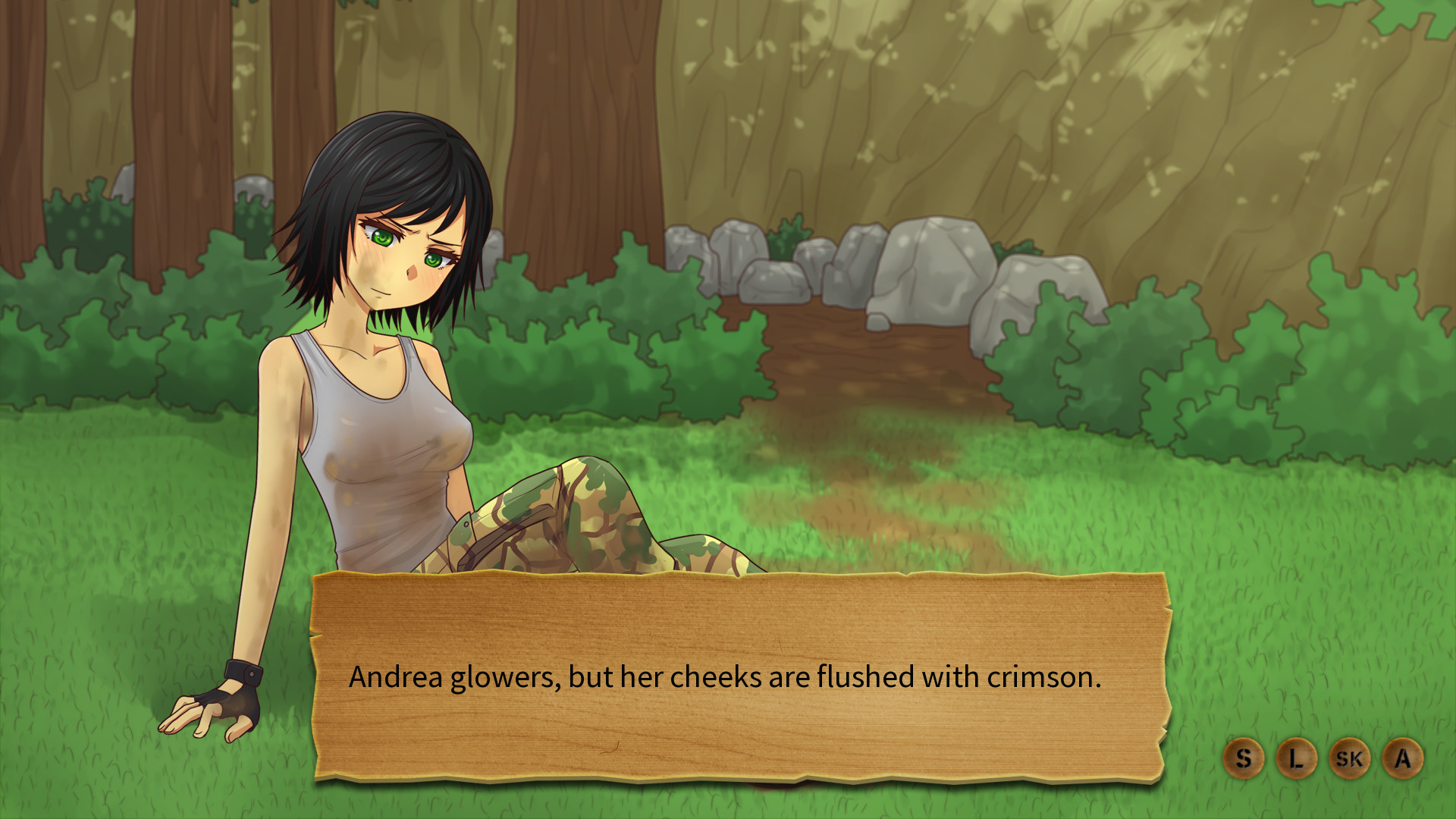The height and width of the screenshot is (819, 1456).
Task: Open the L load menu
Action: coord(1296,758)
